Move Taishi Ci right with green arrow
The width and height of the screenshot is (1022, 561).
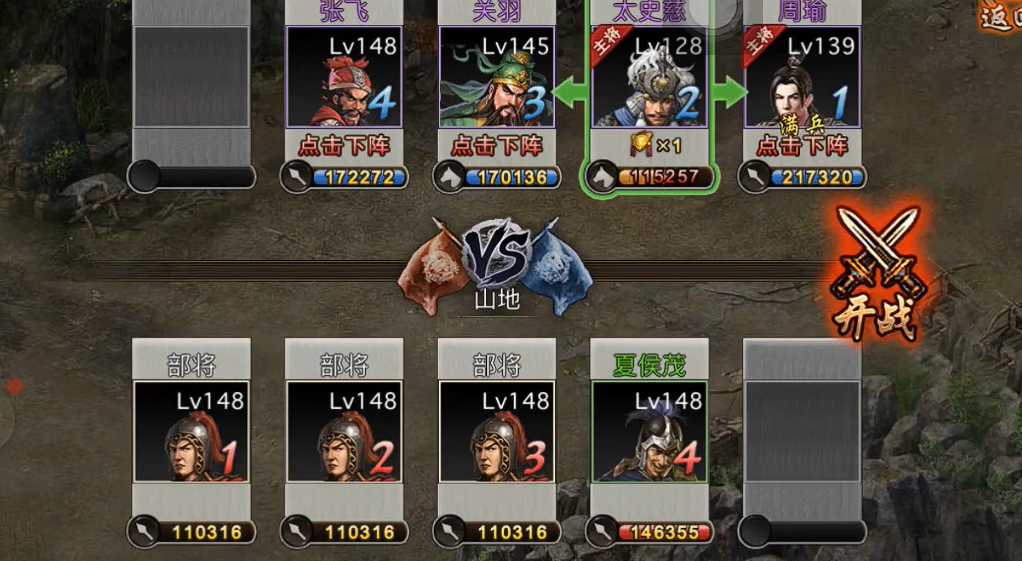pyautogui.click(x=729, y=93)
